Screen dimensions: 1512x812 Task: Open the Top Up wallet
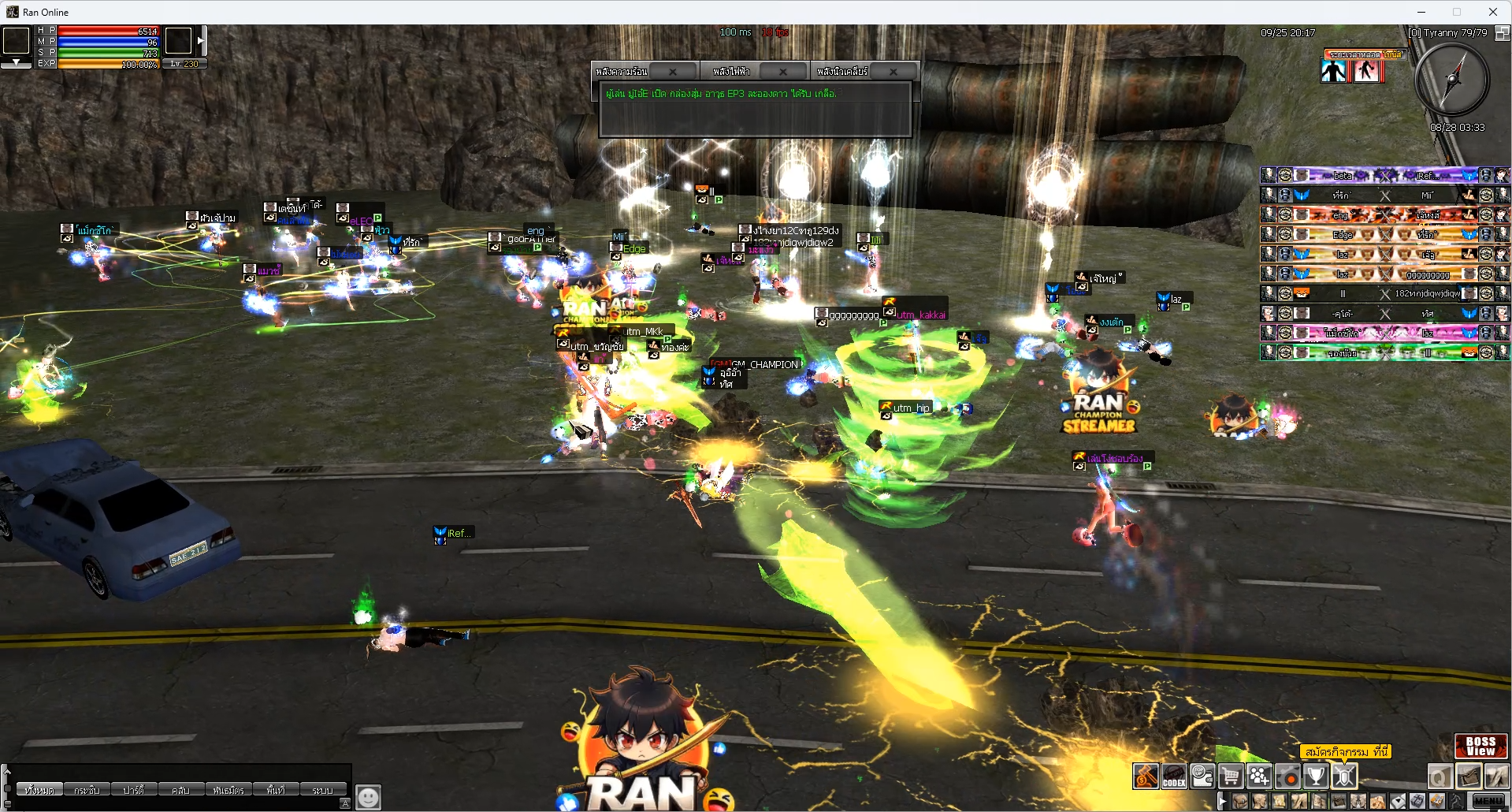(x=1202, y=777)
